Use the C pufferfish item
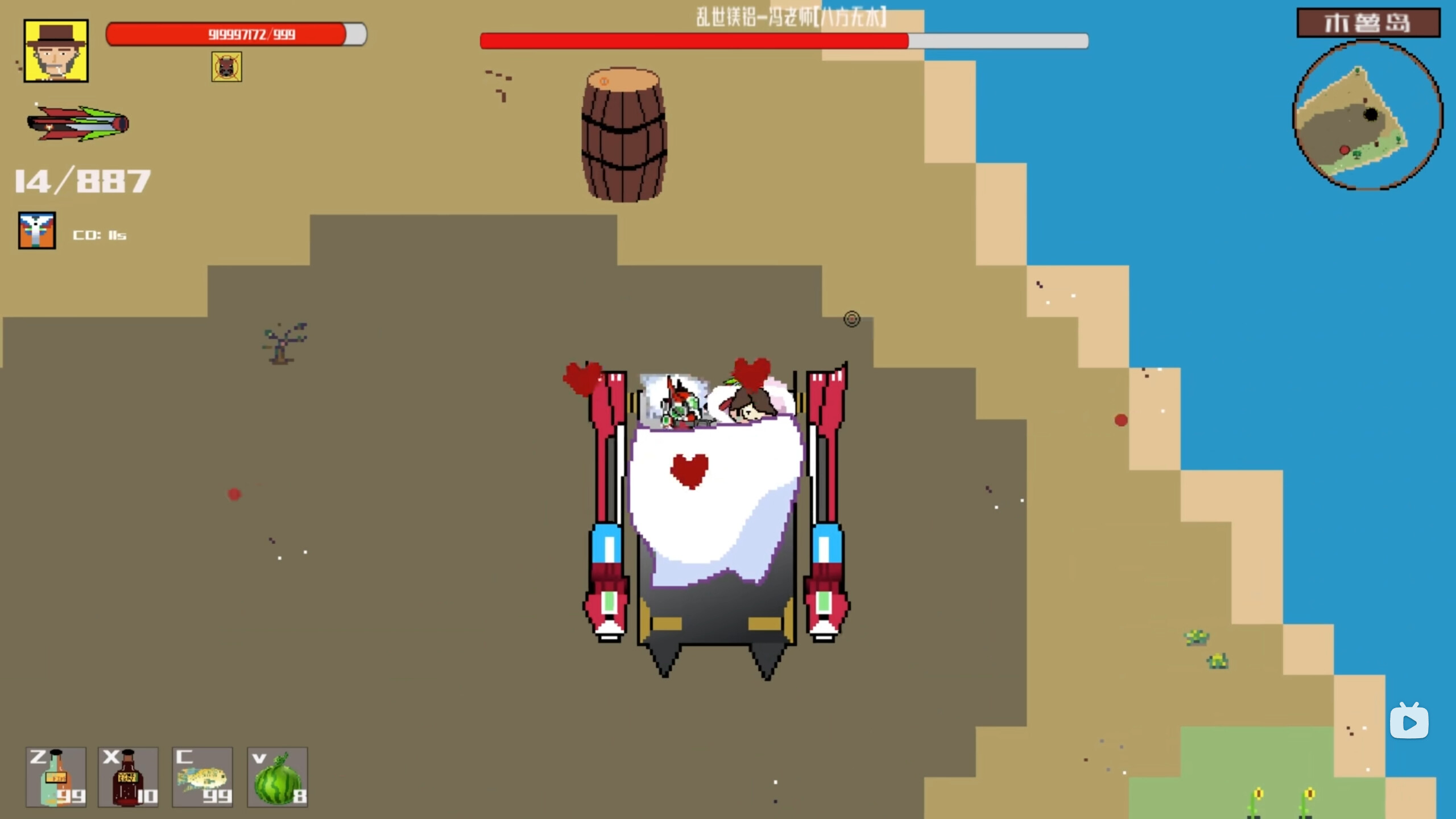This screenshot has height=819, width=1456. click(x=202, y=777)
